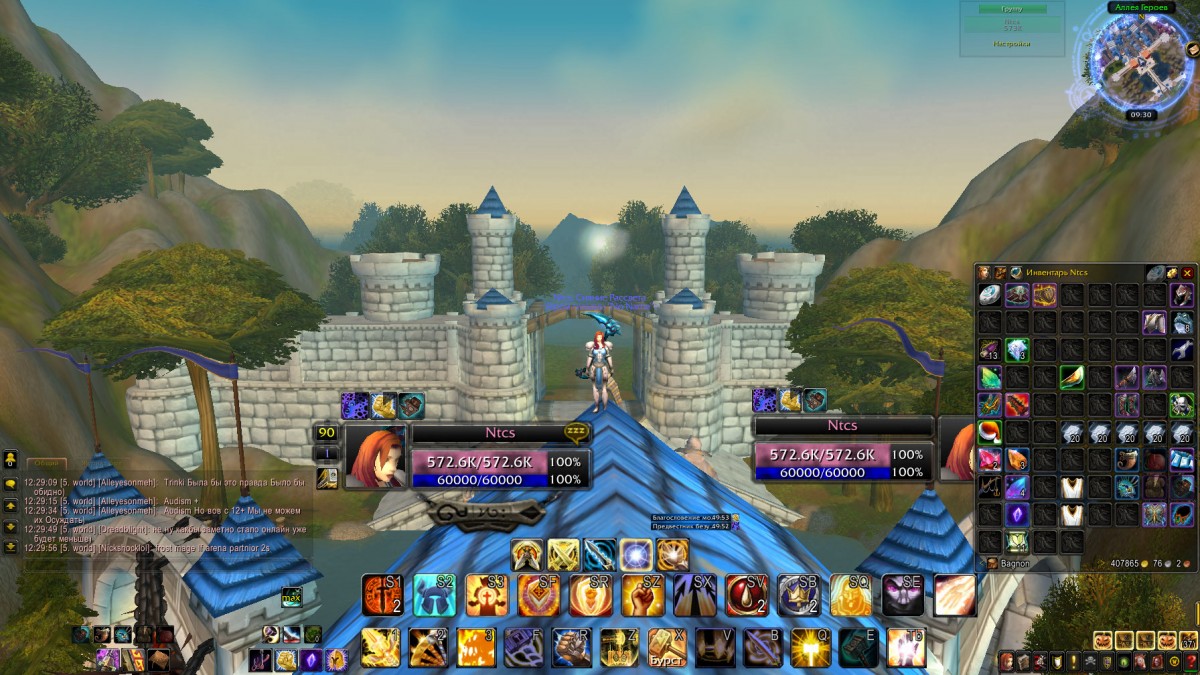Open the Настройки settings button
This screenshot has height=675, width=1200.
pos(1011,44)
